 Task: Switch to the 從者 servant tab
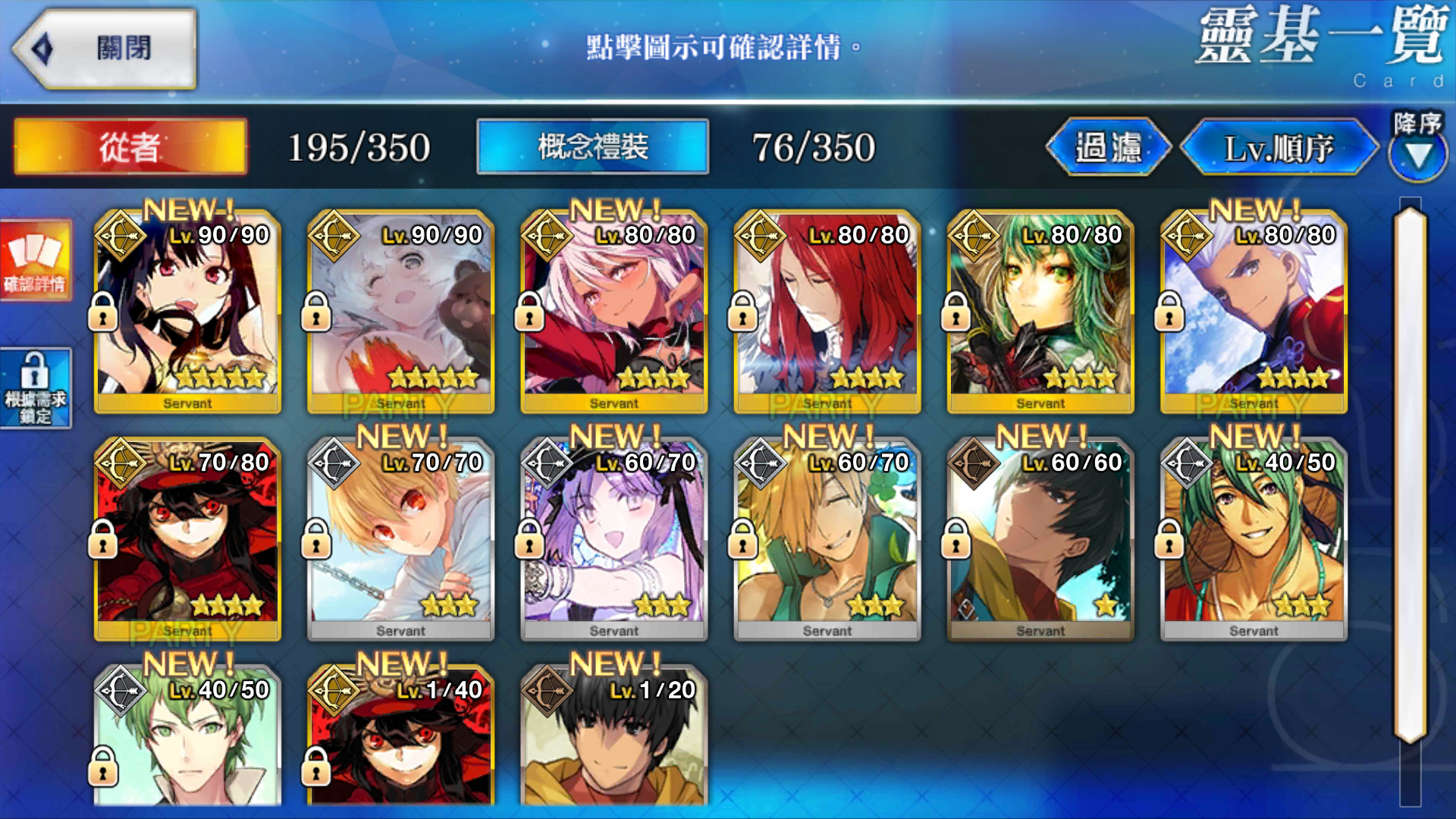(130, 146)
